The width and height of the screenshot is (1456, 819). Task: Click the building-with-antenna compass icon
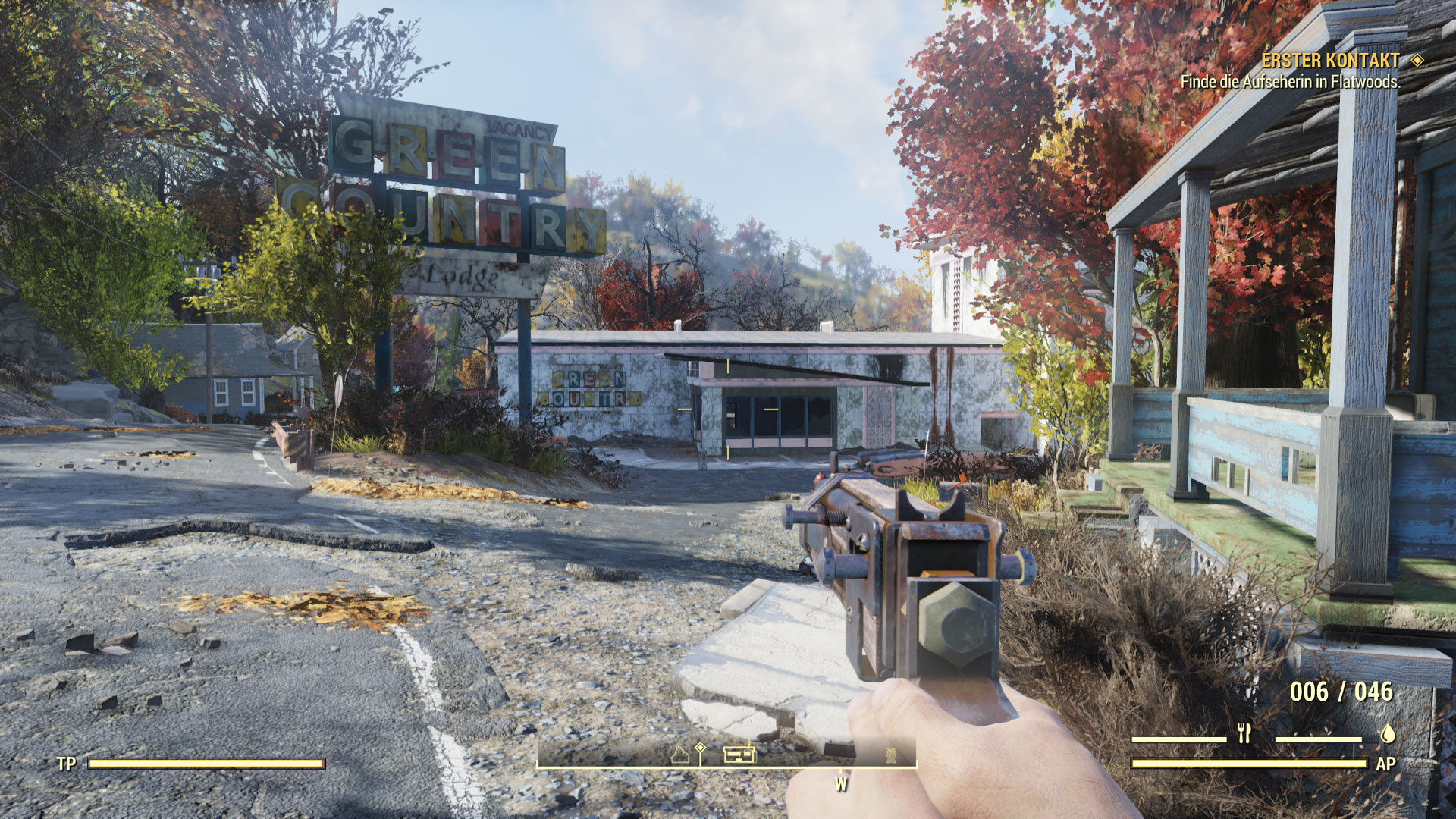(739, 753)
